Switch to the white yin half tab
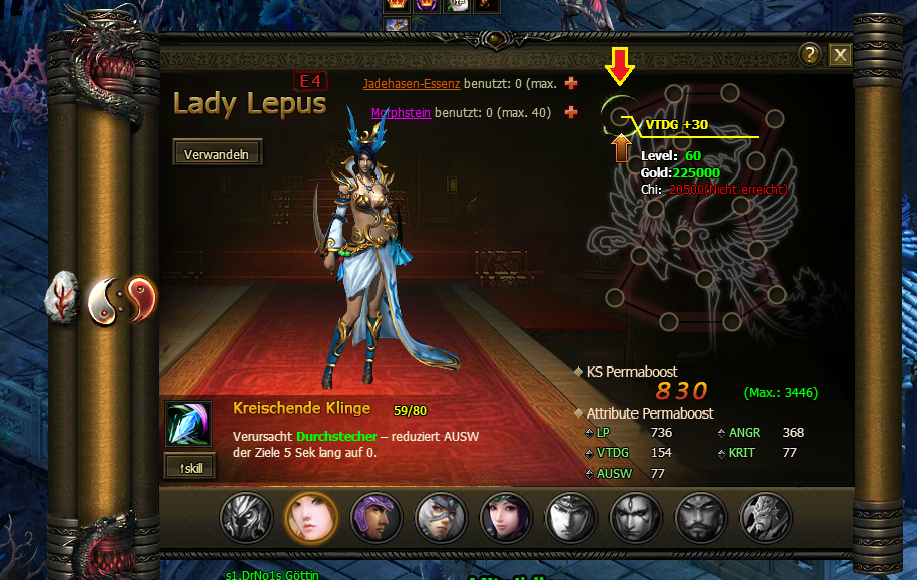 (x=104, y=298)
